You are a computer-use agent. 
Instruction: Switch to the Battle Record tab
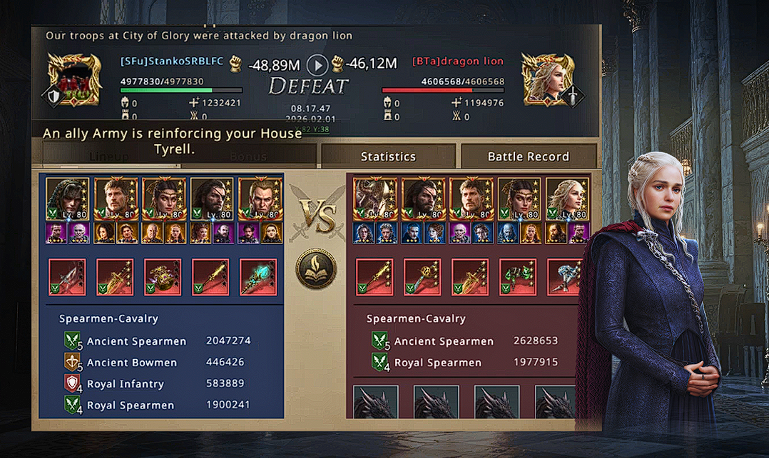coord(528,156)
